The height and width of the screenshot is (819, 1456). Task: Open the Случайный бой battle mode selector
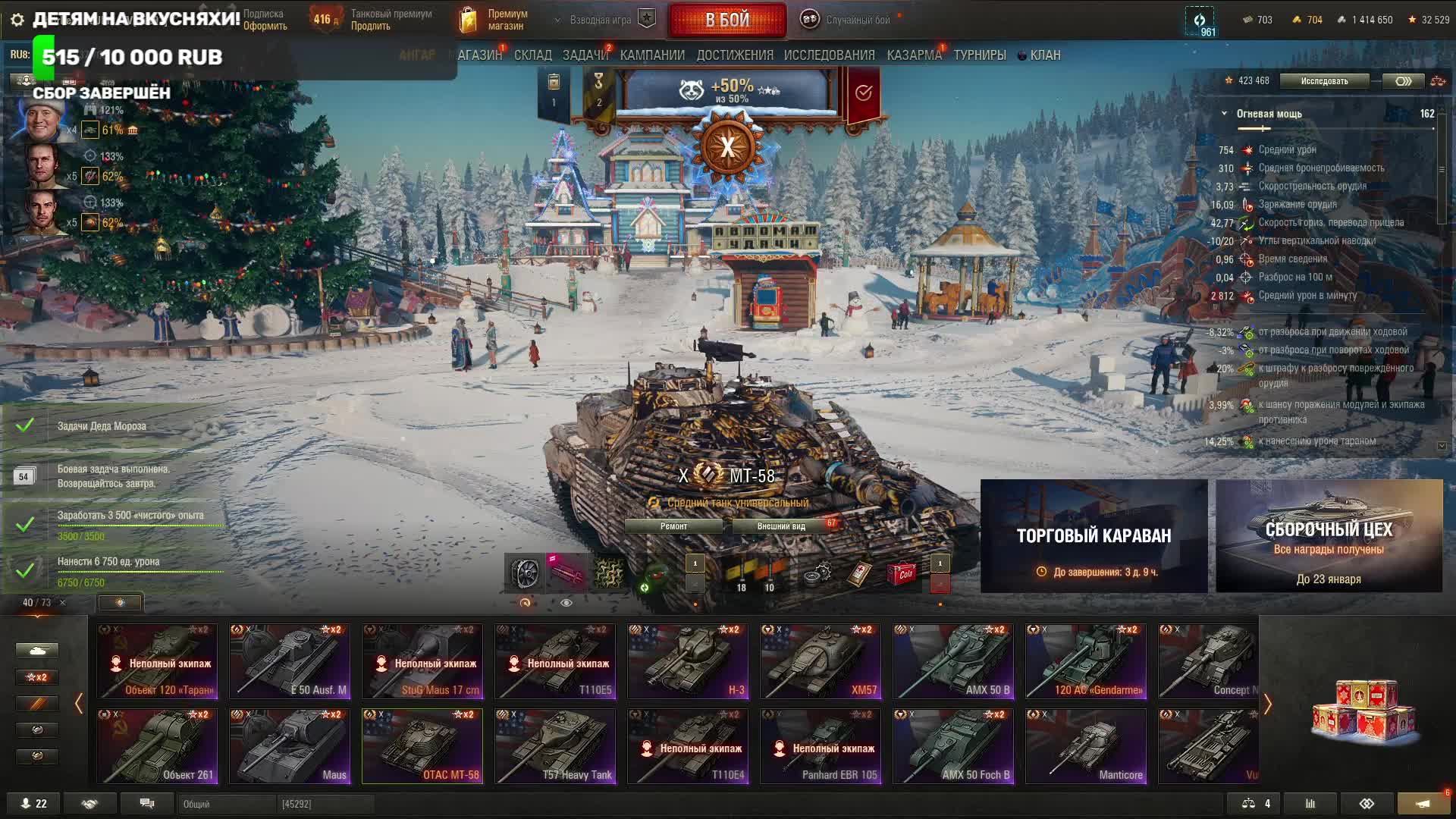849,20
